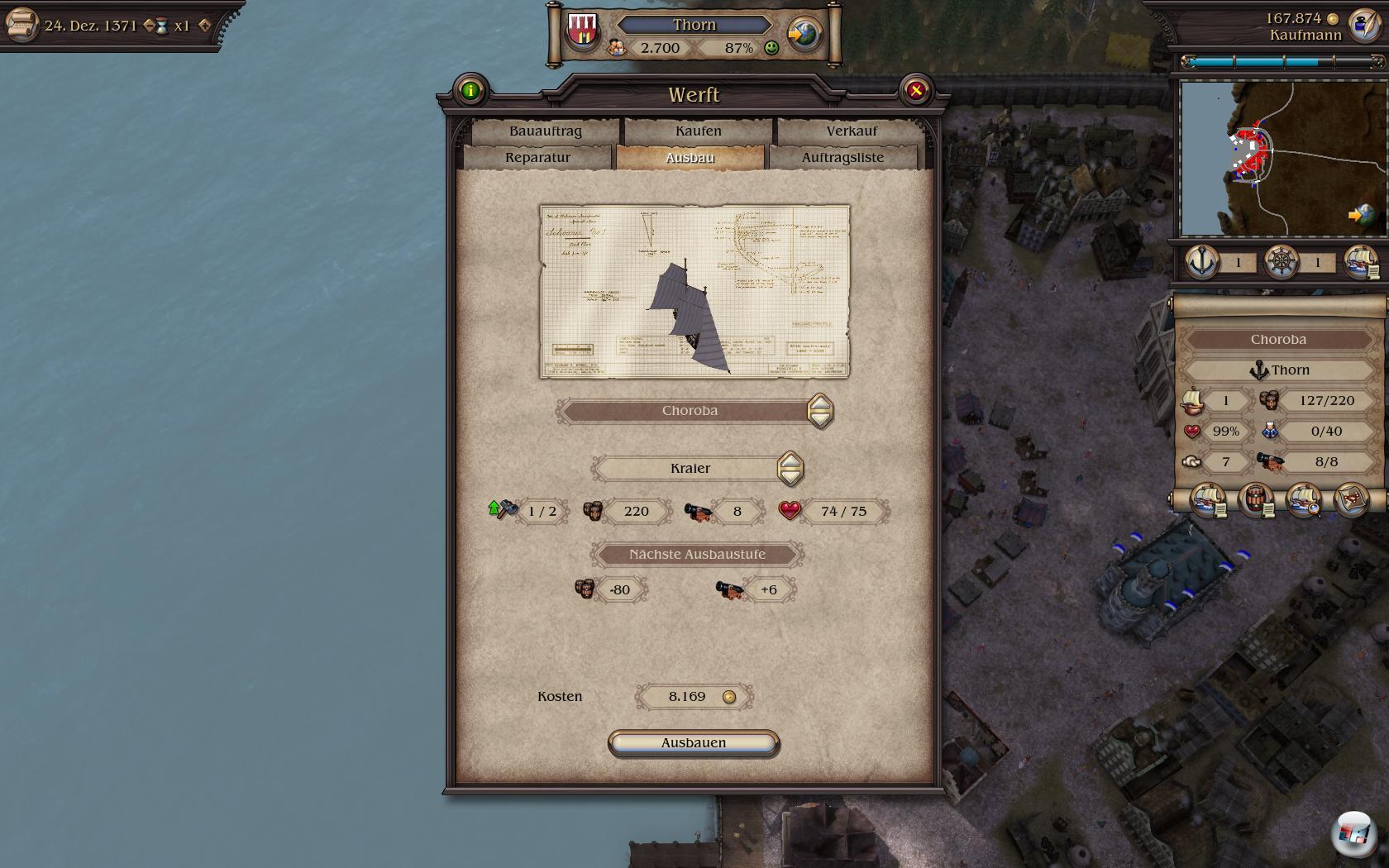The width and height of the screenshot is (1389, 868).
Task: Show the Auftragsliste tab
Action: pos(842,157)
